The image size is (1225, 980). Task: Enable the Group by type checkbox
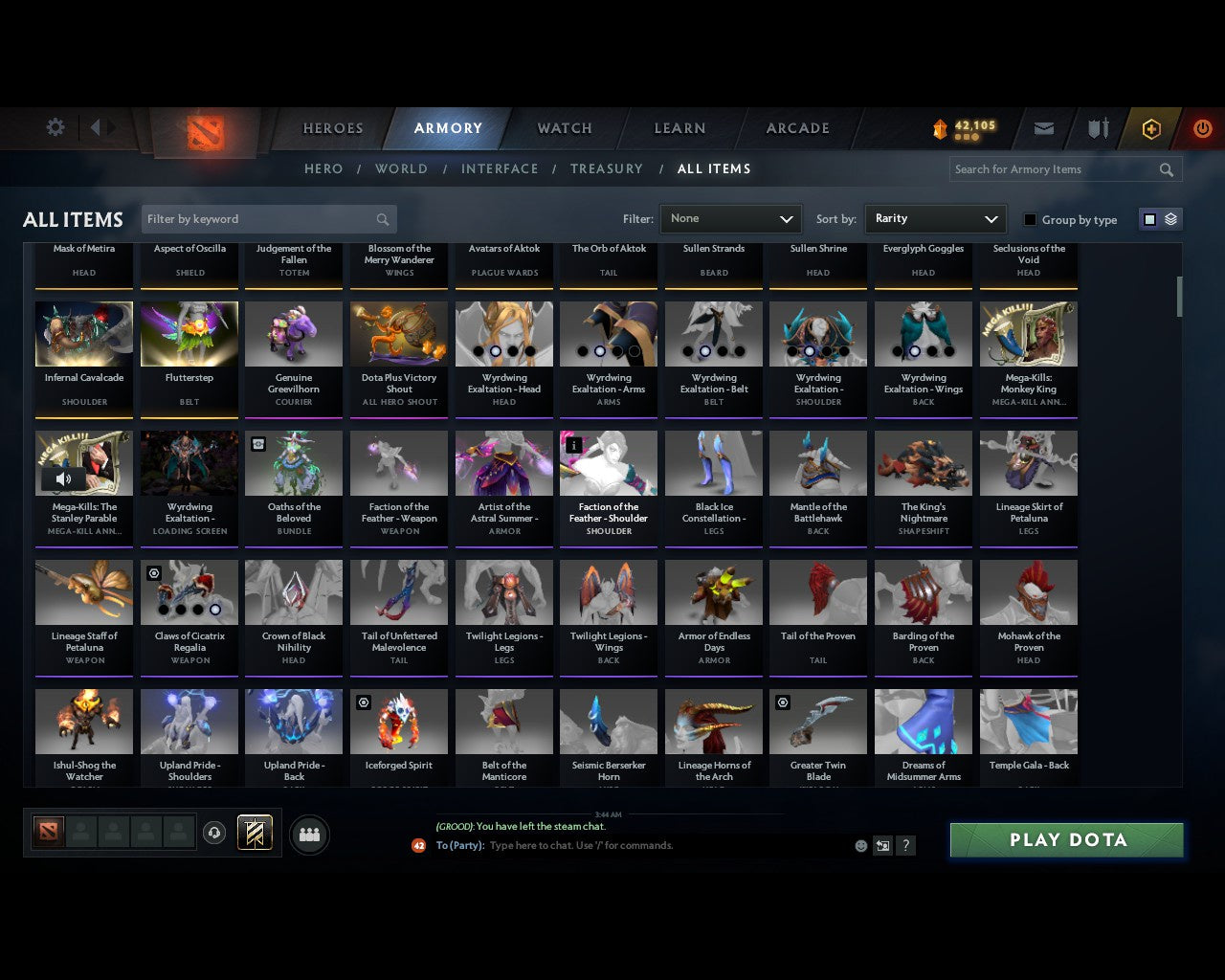pyautogui.click(x=1030, y=219)
